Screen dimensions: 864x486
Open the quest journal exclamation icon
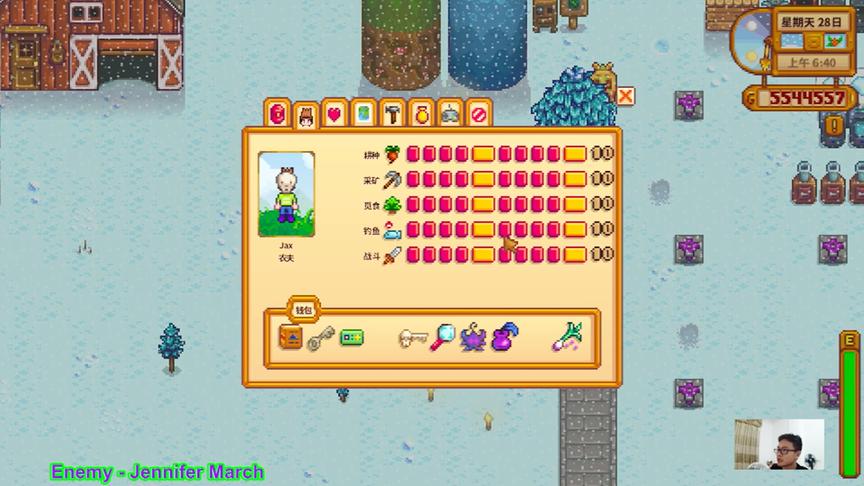pos(833,127)
